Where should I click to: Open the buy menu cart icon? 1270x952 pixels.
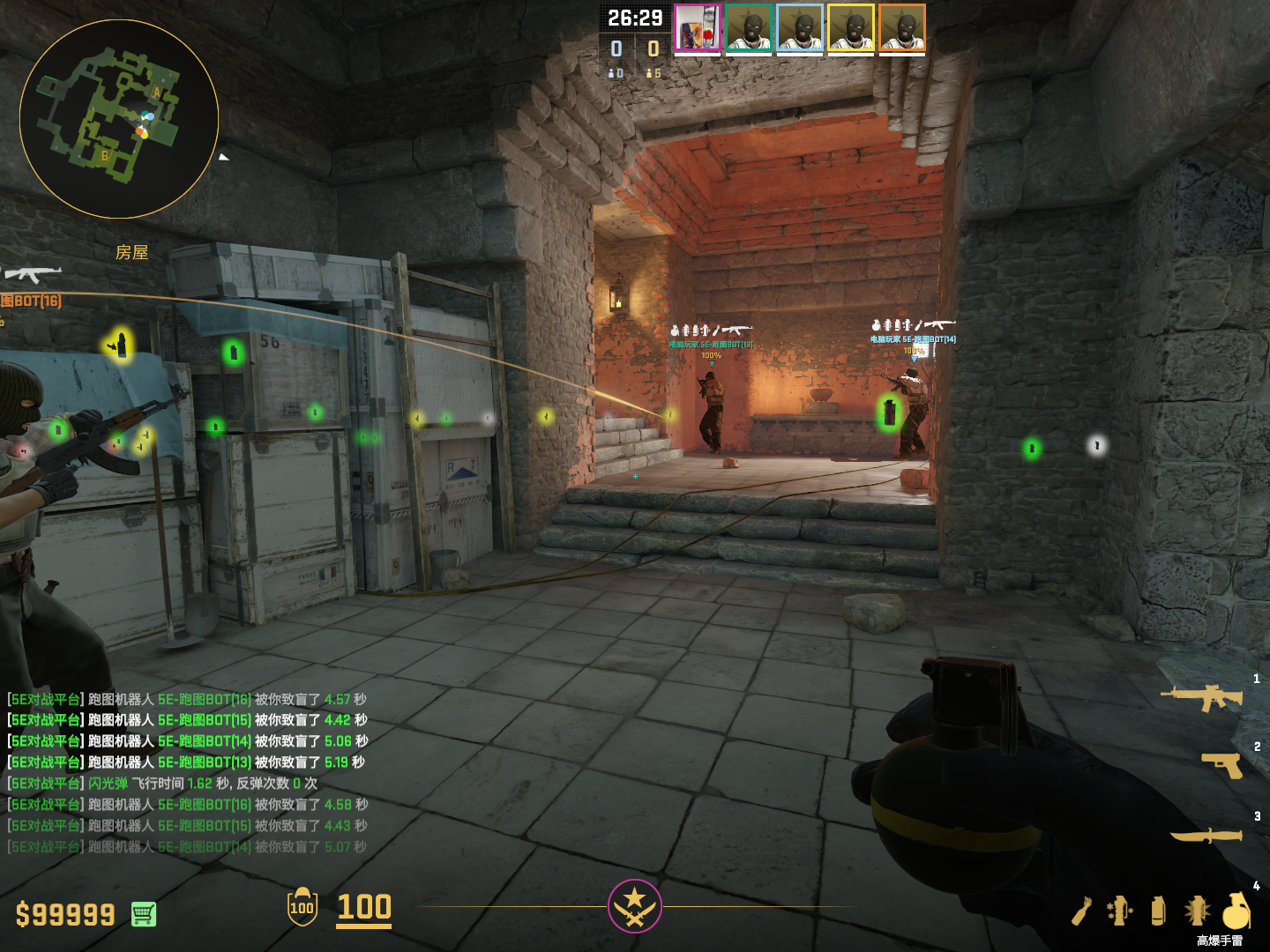144,914
